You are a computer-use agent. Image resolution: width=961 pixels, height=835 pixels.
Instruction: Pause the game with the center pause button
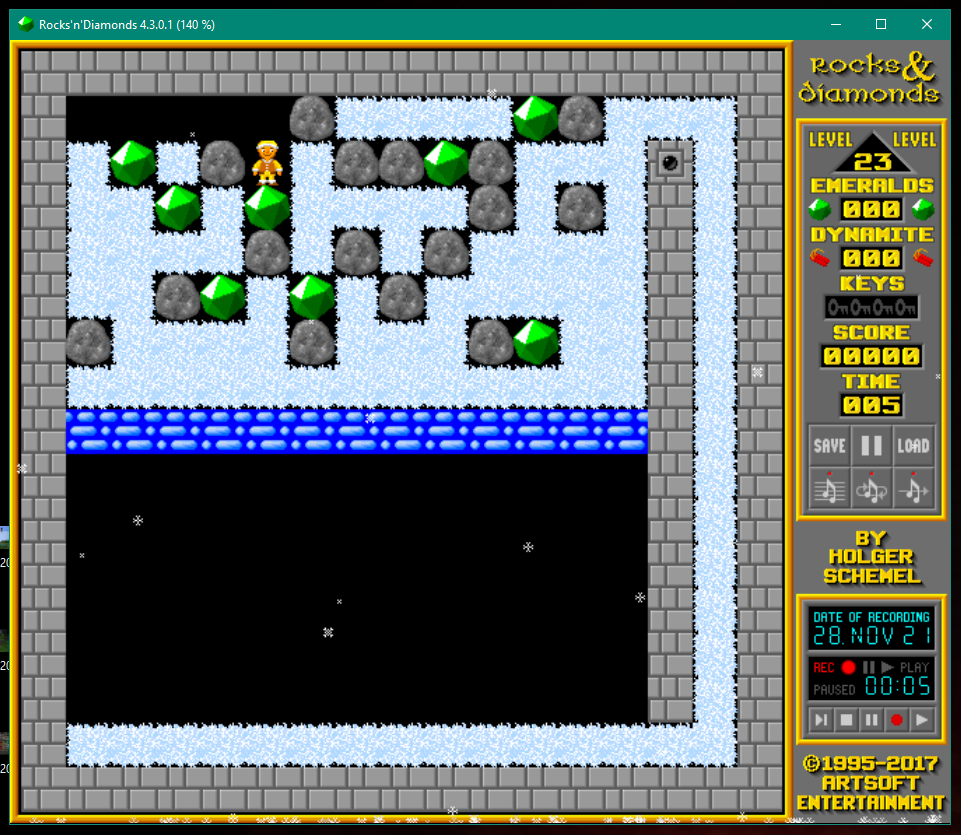(x=871, y=446)
